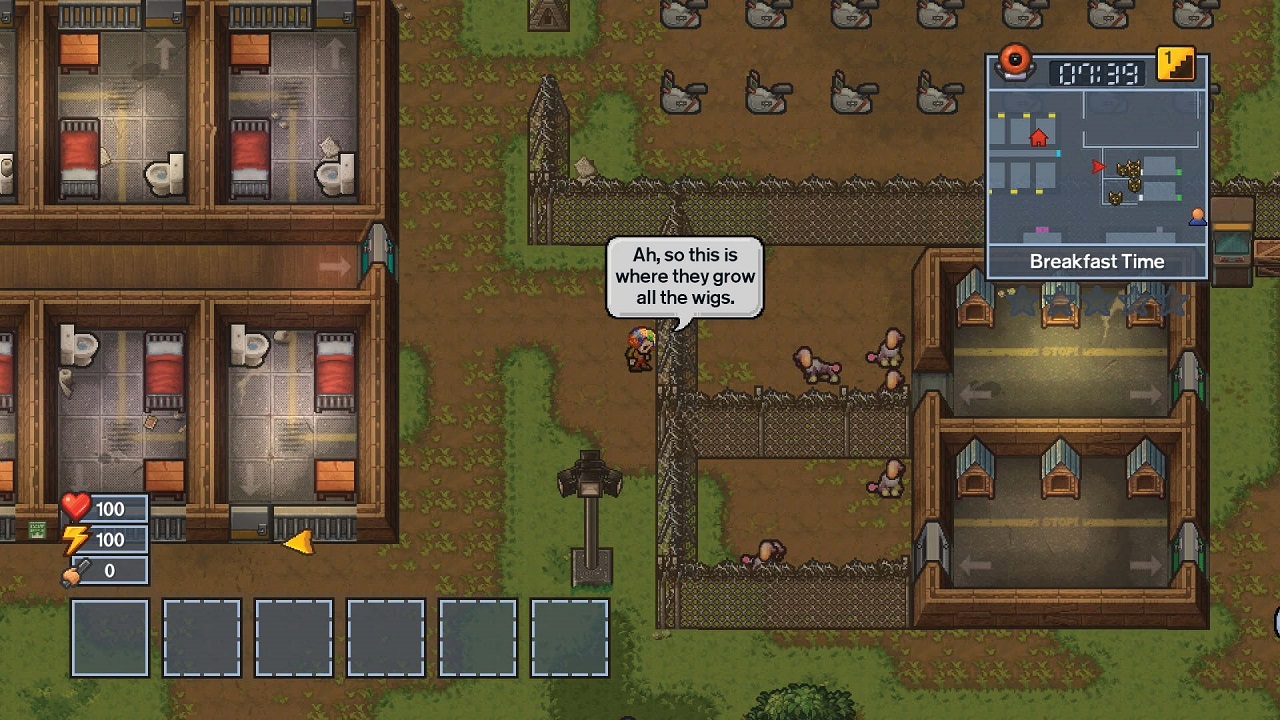
Task: Click the speech bubble about growing wigs
Action: click(x=684, y=277)
